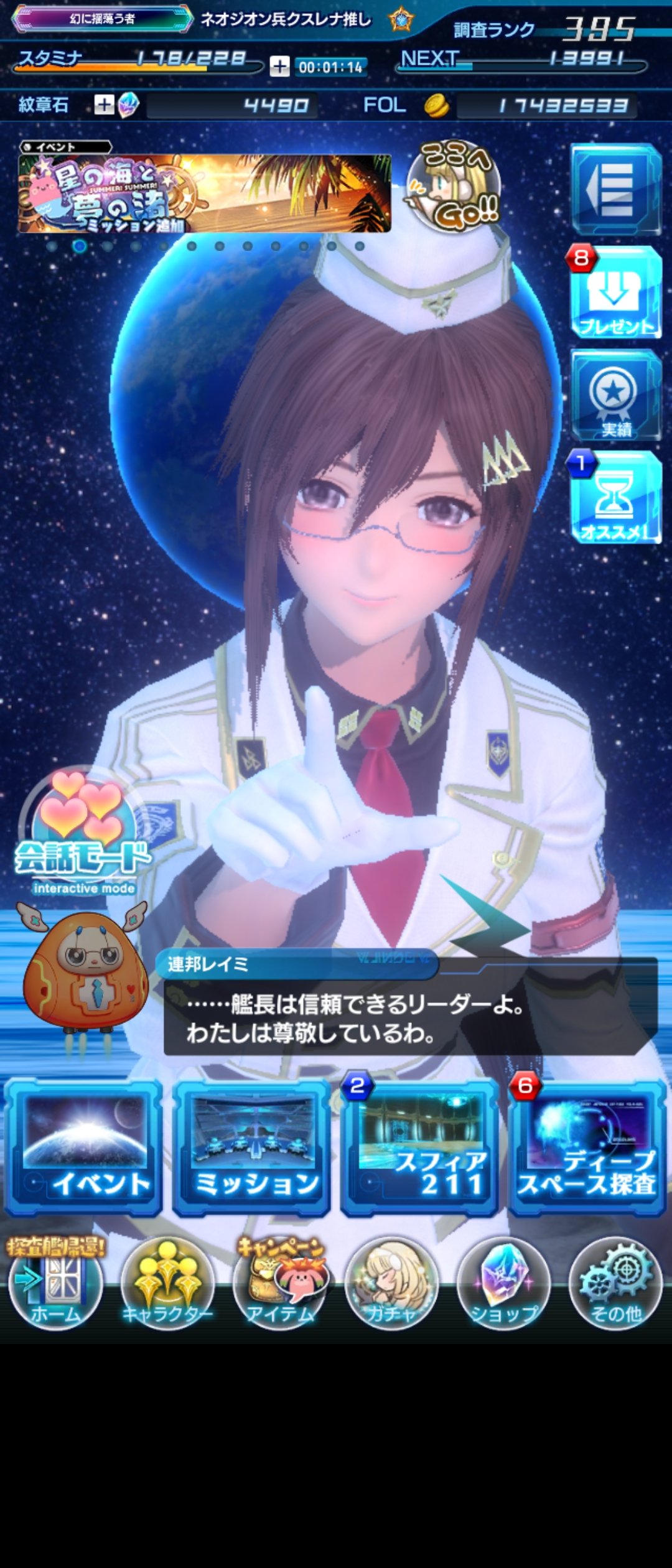Buy 紋章石 gems with plus button
Viewport: 672px width, 1568px height.
click(x=104, y=105)
